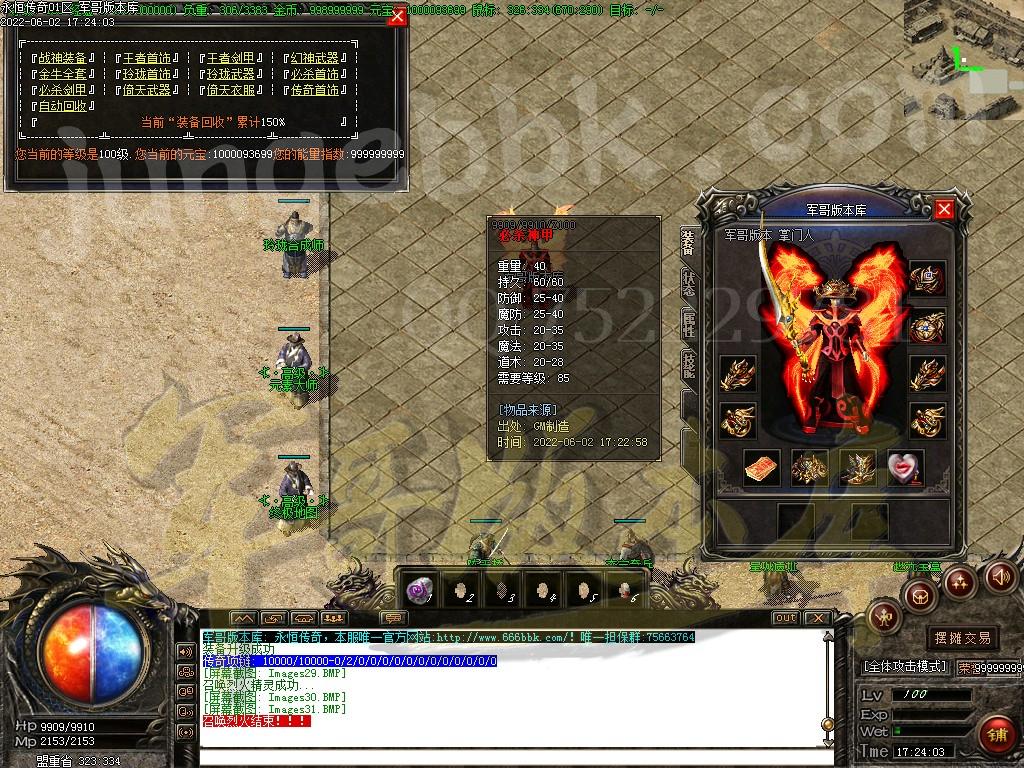Click the out button above chat
1024x768 pixels.
tap(786, 618)
